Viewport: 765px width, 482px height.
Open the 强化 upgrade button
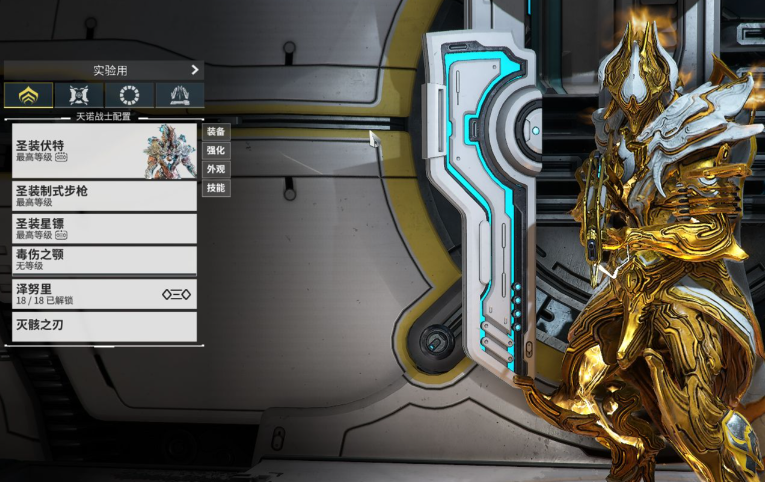[216, 151]
